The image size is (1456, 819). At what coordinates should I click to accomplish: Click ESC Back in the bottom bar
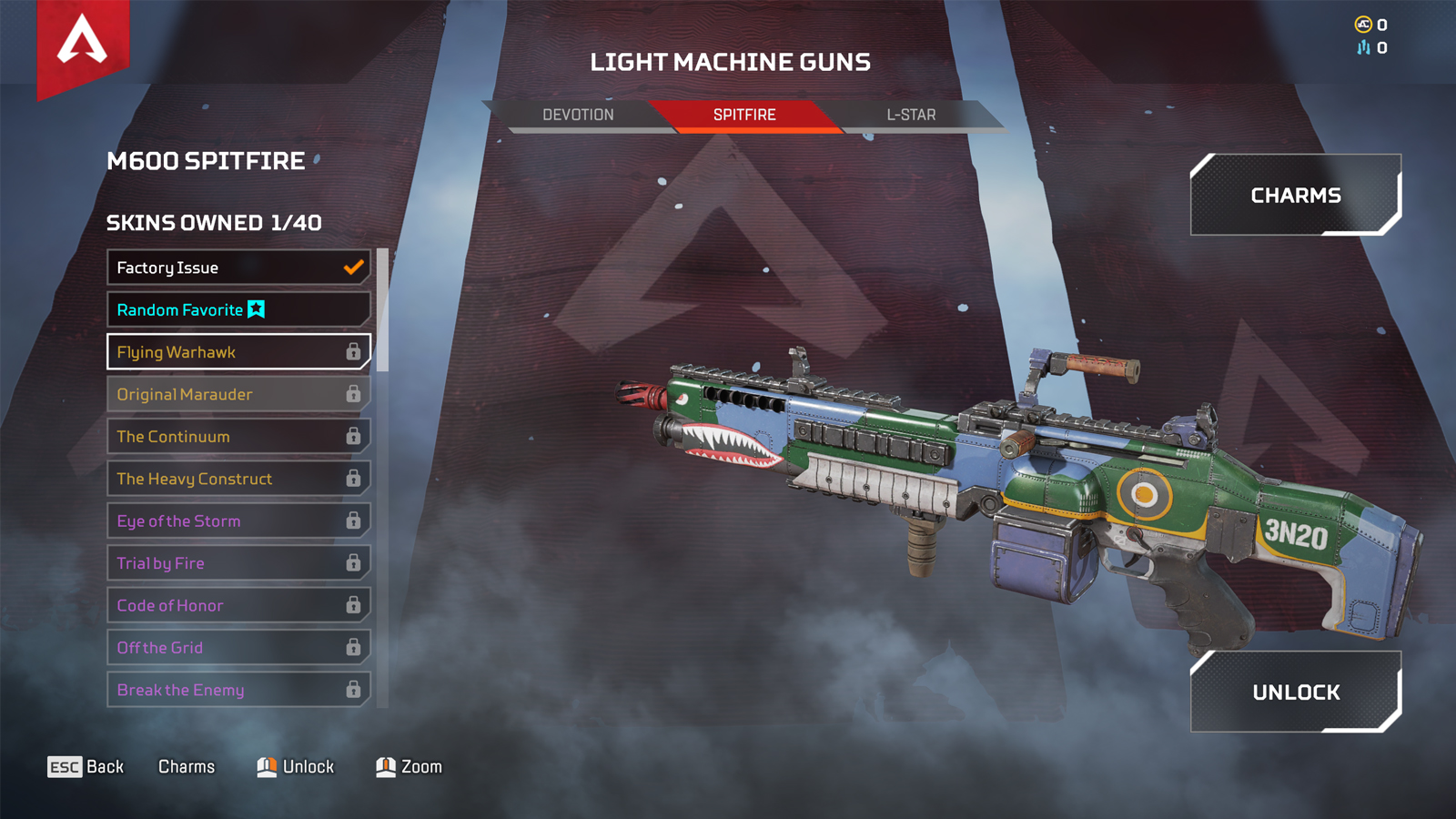[86, 766]
